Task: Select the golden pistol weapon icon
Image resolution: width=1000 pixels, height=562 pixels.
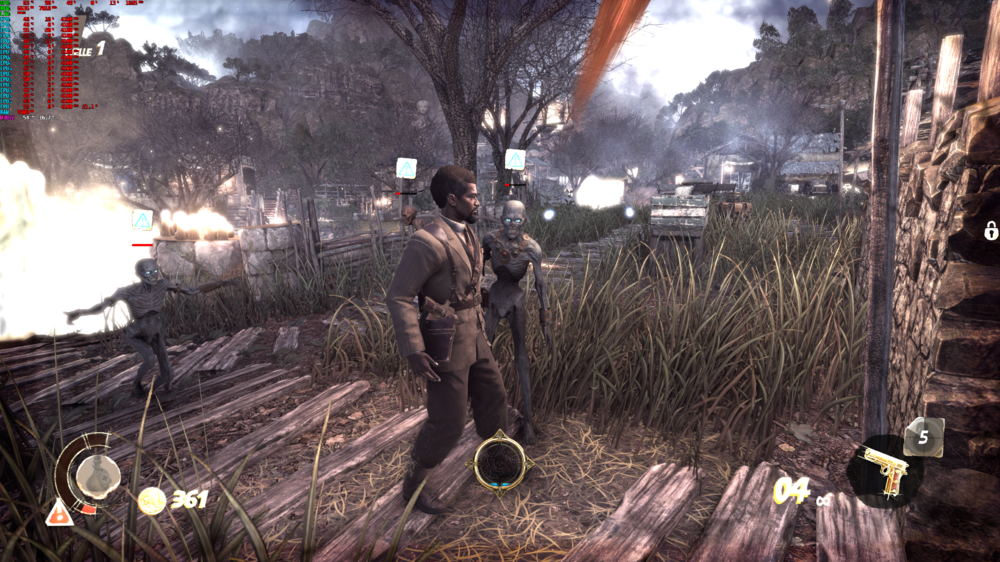Action: pyautogui.click(x=884, y=471)
